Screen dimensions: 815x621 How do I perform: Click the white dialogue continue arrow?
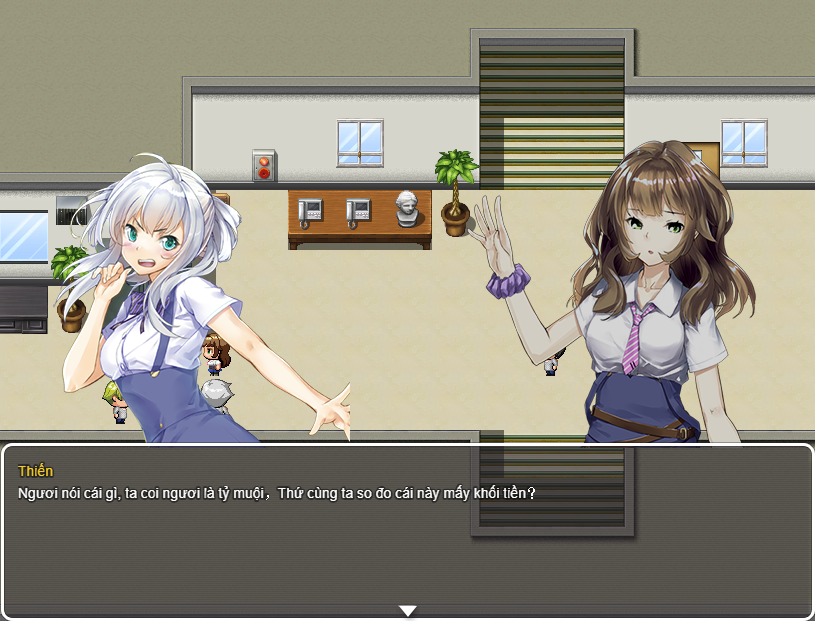(x=407, y=610)
